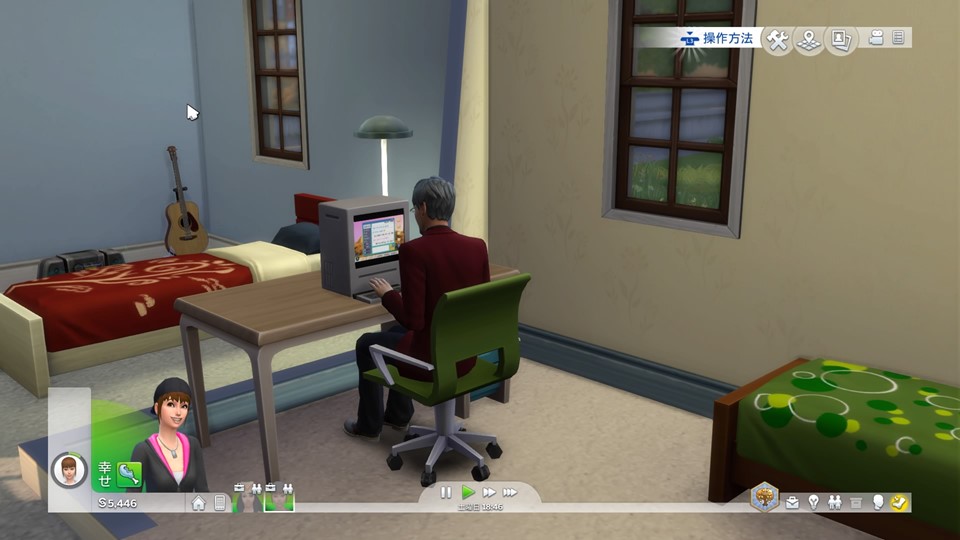Show the Simology head panel
The image size is (960, 540).
(x=878, y=503)
